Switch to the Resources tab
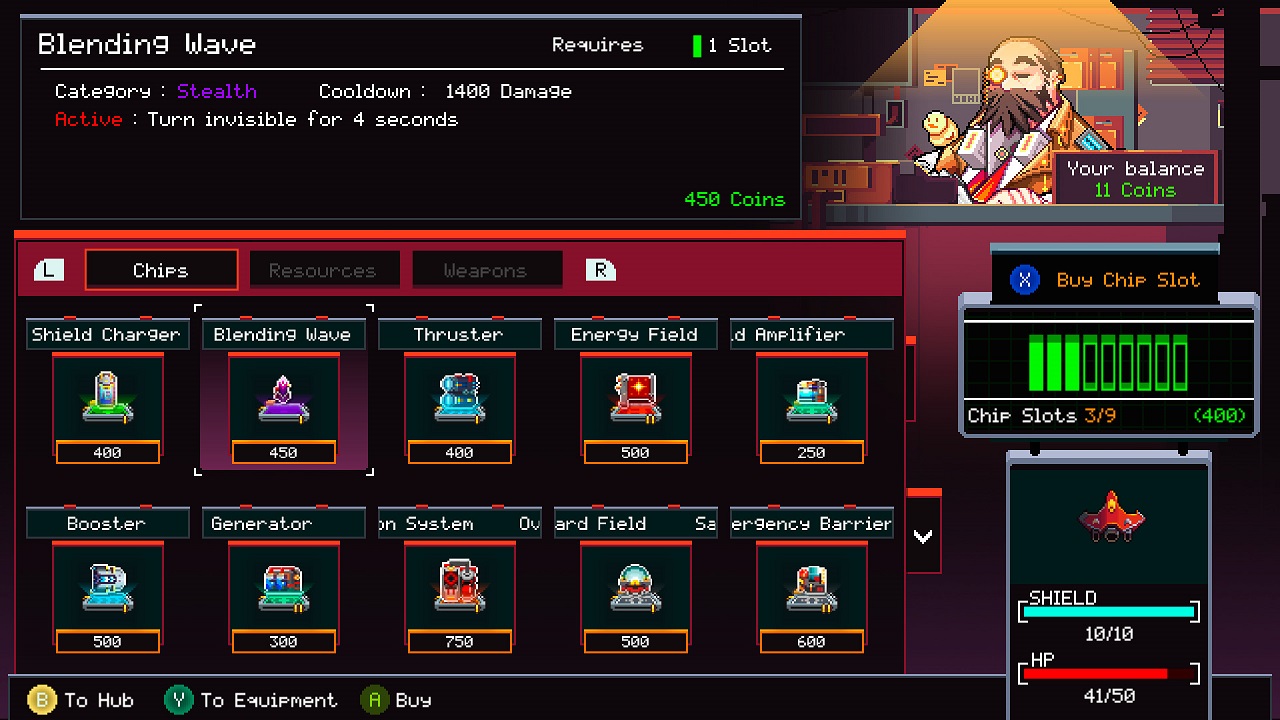This screenshot has width=1280, height=720. [x=324, y=269]
